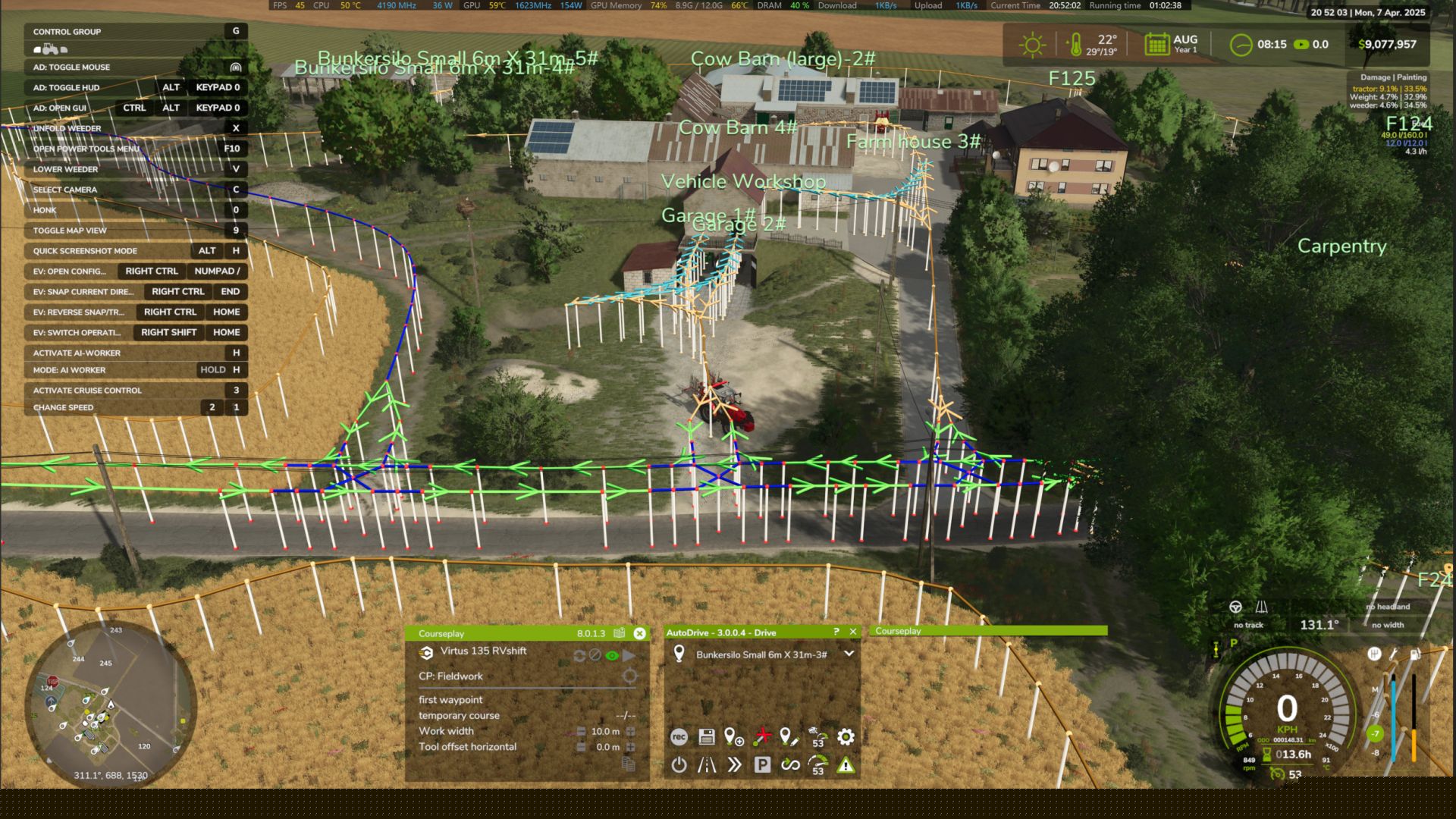
Task: Open AutoDrive help question mark
Action: (x=836, y=632)
